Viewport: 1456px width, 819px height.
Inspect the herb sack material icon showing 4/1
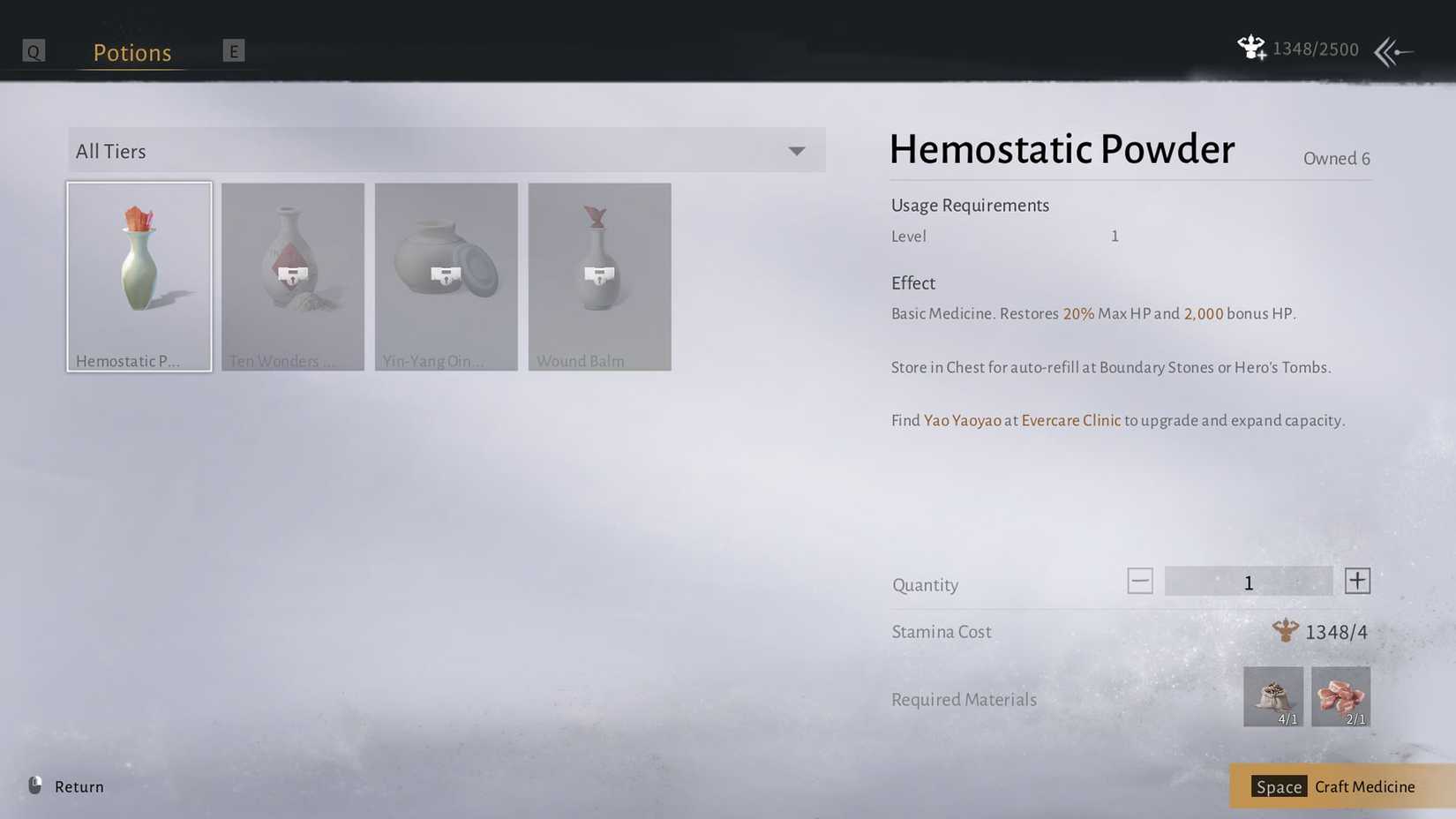1274,696
